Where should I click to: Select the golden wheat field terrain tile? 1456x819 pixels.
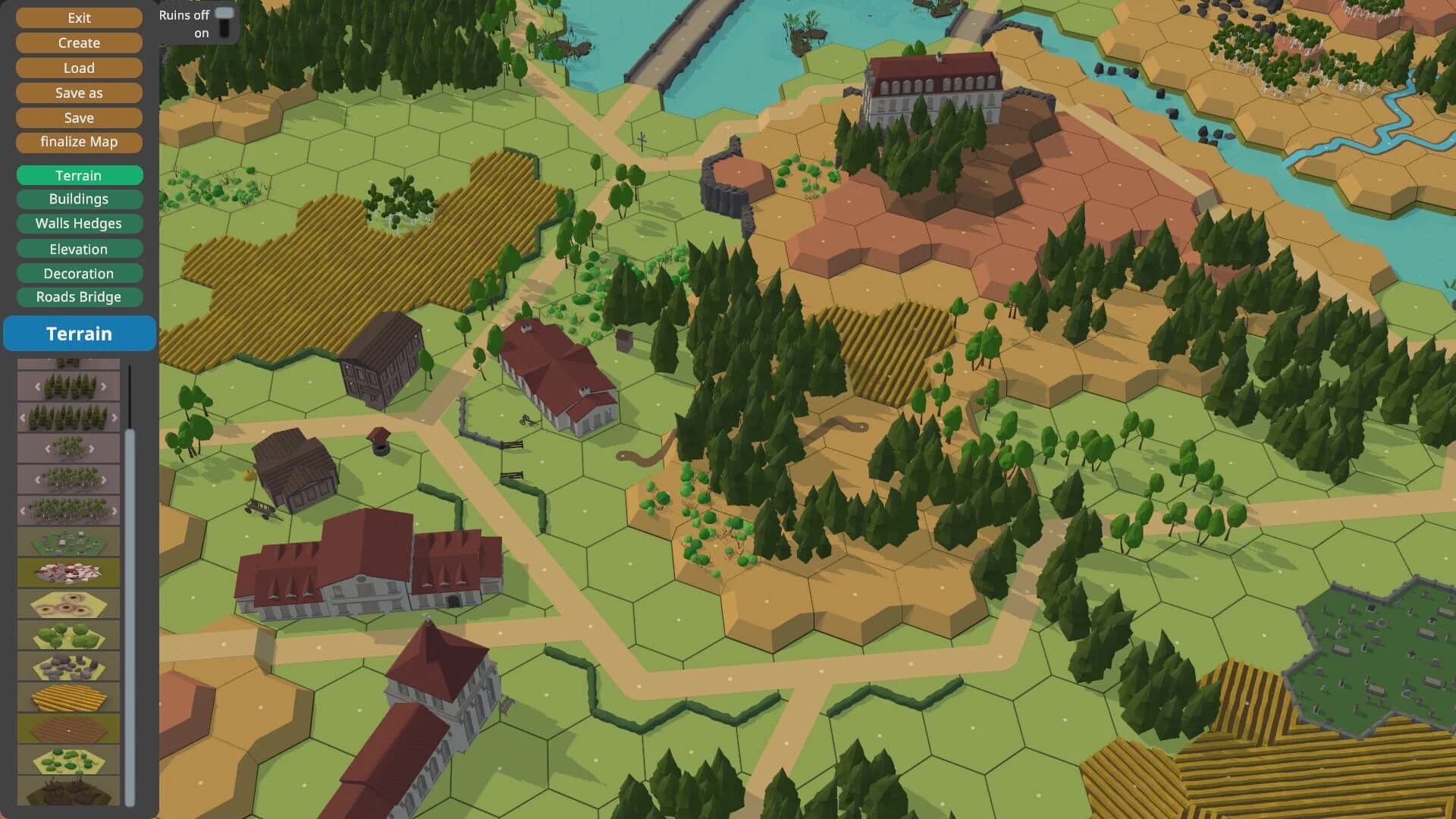point(68,697)
